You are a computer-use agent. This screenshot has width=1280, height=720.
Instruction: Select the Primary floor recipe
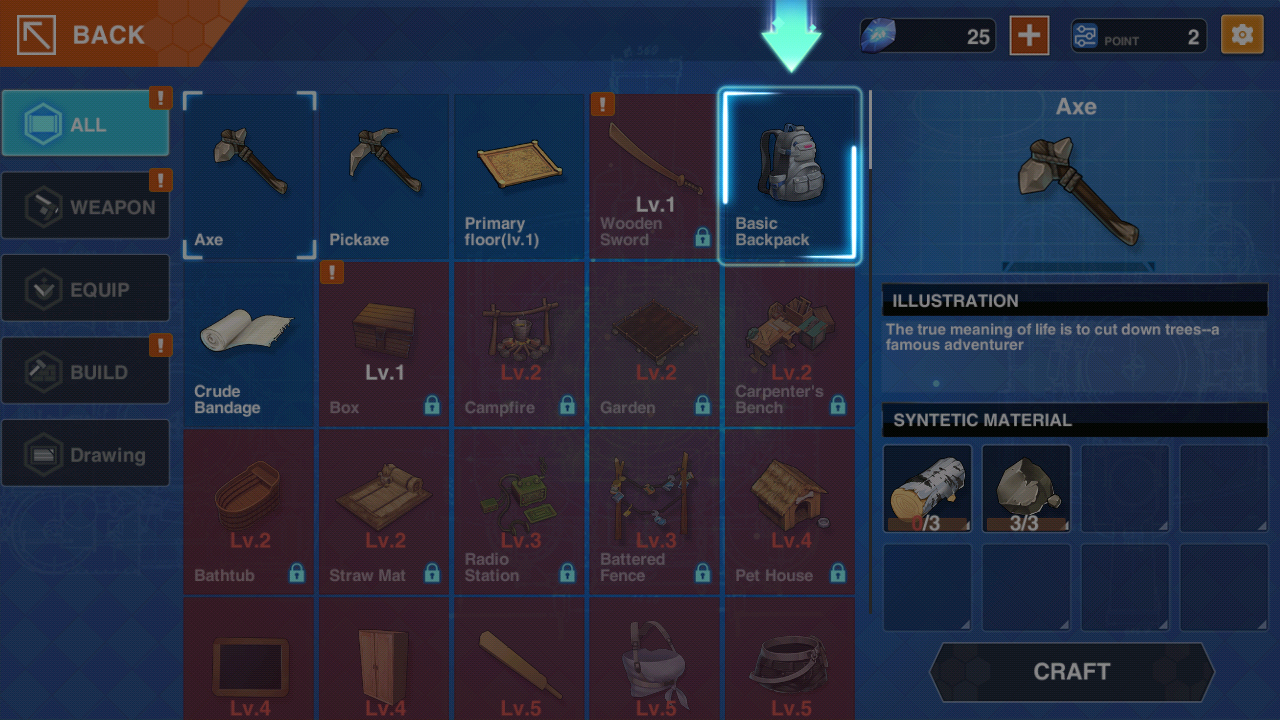point(520,176)
